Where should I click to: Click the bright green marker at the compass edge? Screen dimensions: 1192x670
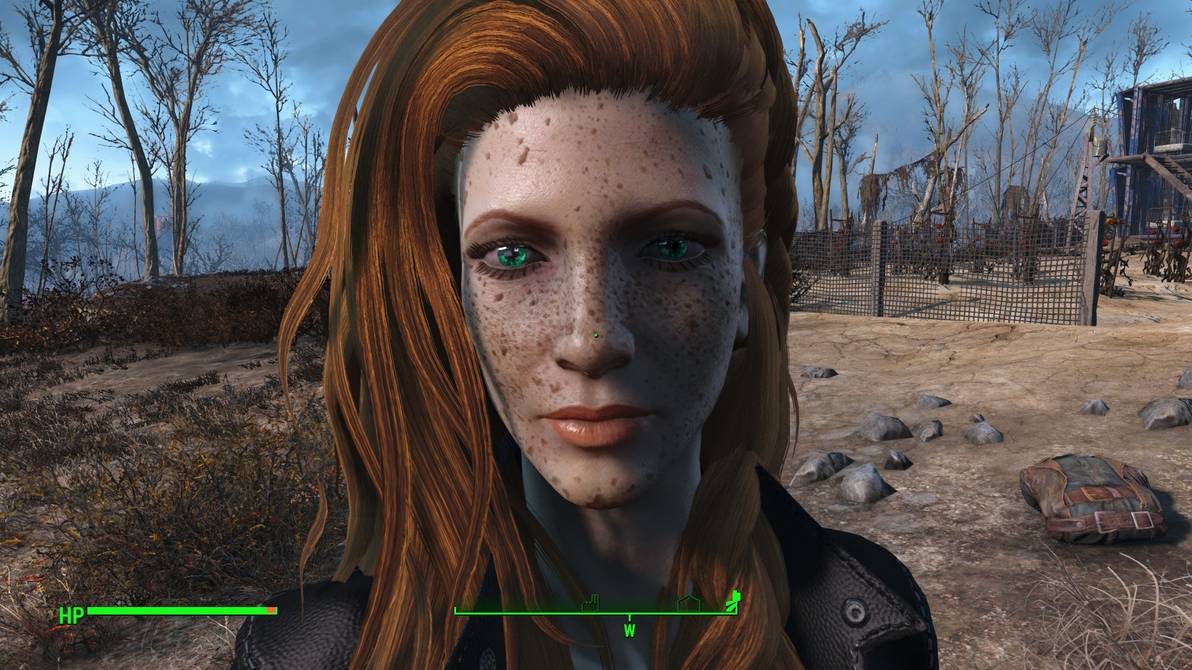point(733,599)
